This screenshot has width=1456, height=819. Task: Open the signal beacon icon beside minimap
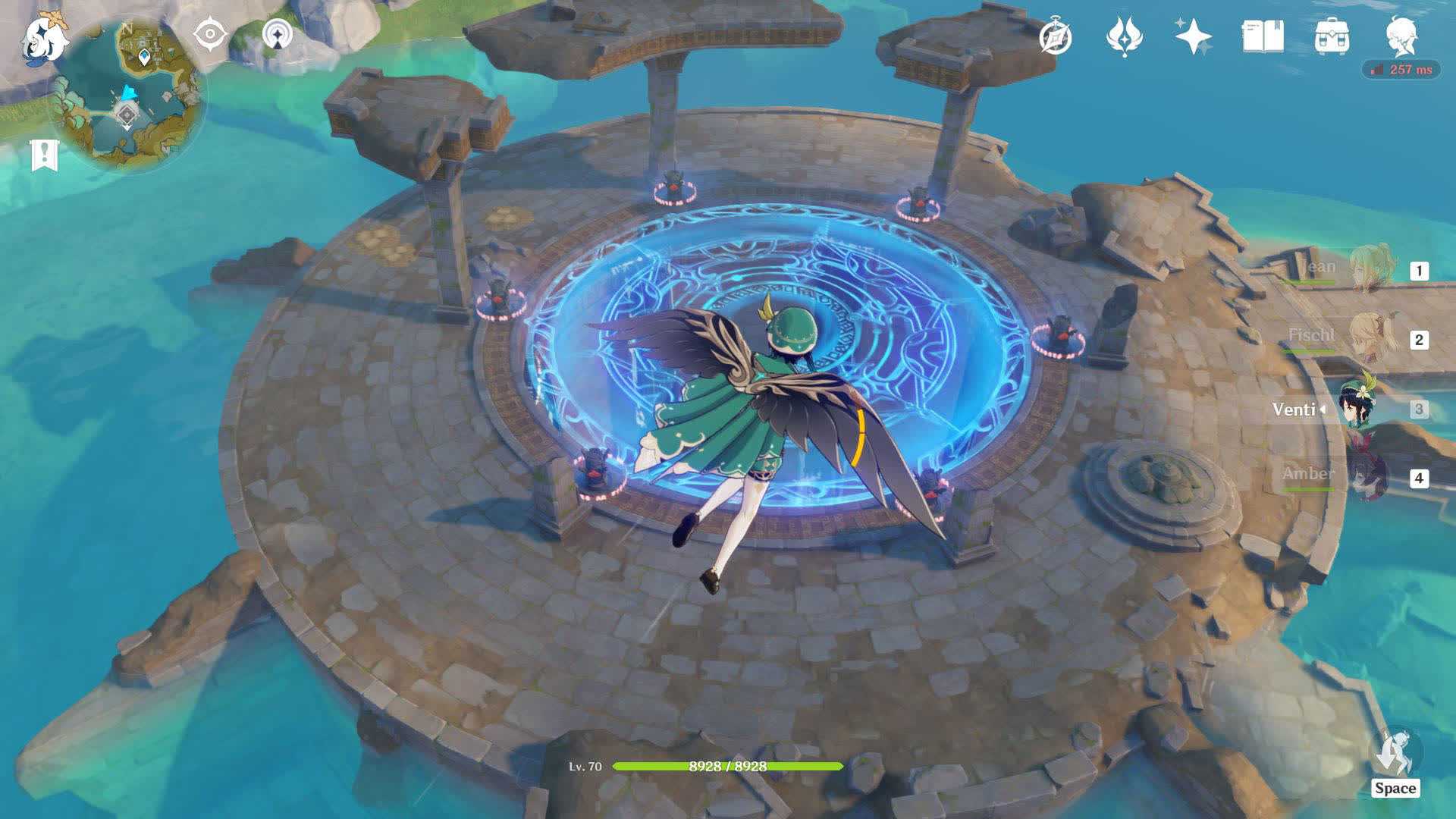click(x=278, y=35)
